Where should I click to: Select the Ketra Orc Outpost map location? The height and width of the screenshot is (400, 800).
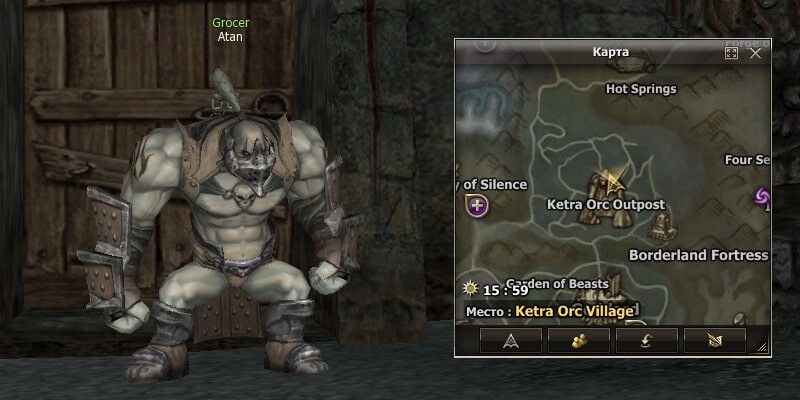606,204
